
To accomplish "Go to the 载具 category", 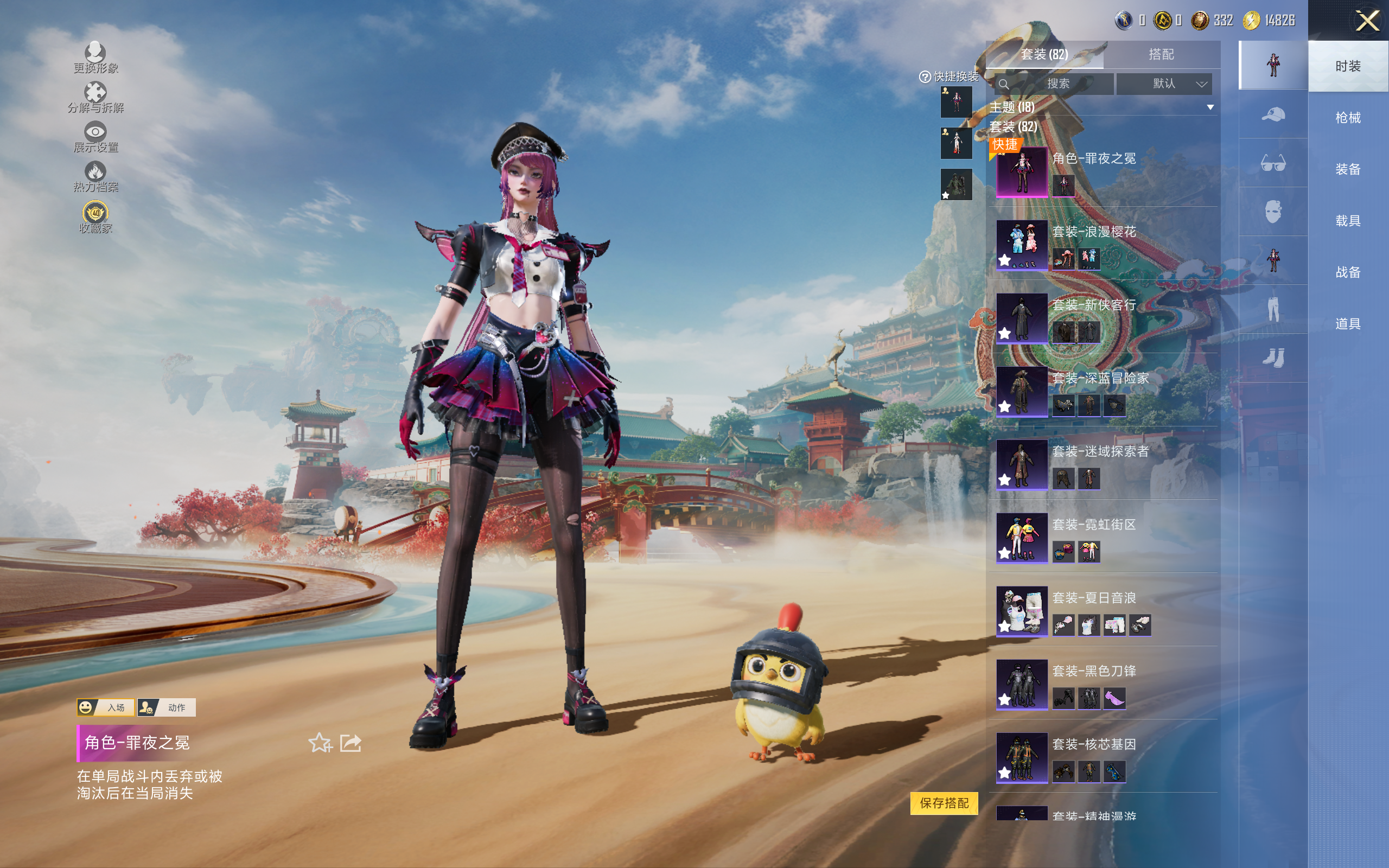I will [1347, 221].
